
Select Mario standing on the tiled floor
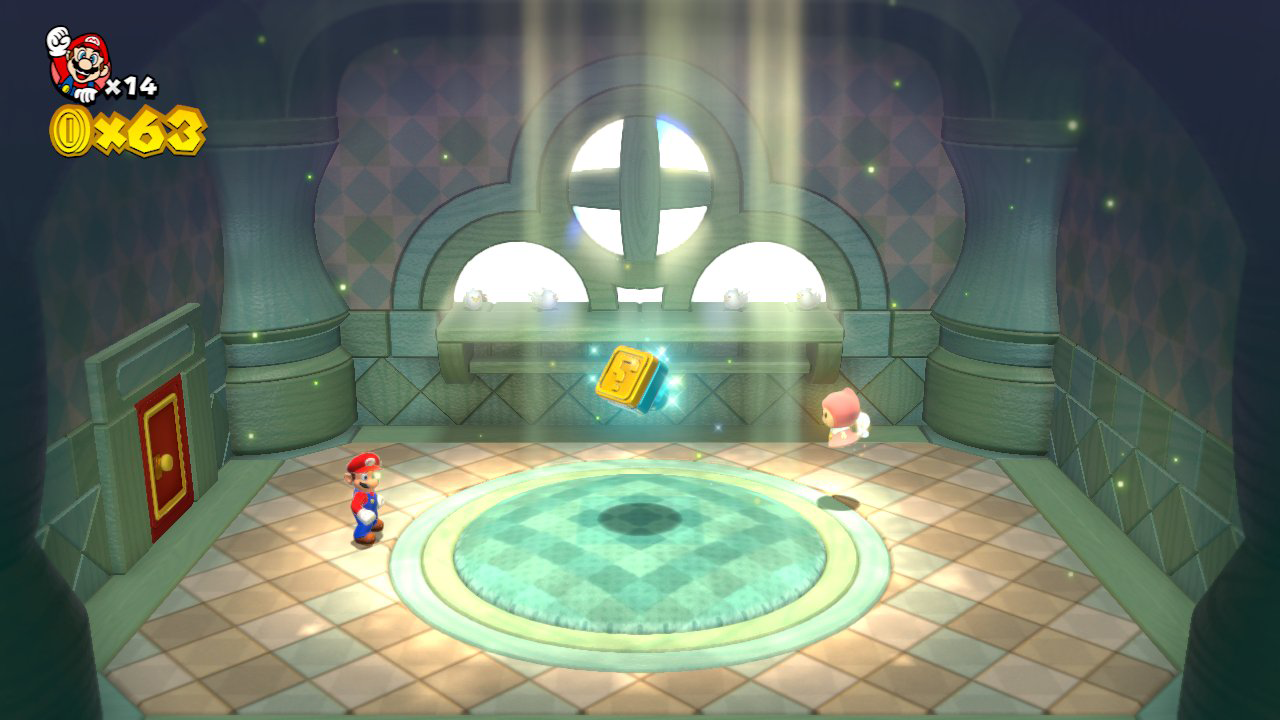click(367, 500)
